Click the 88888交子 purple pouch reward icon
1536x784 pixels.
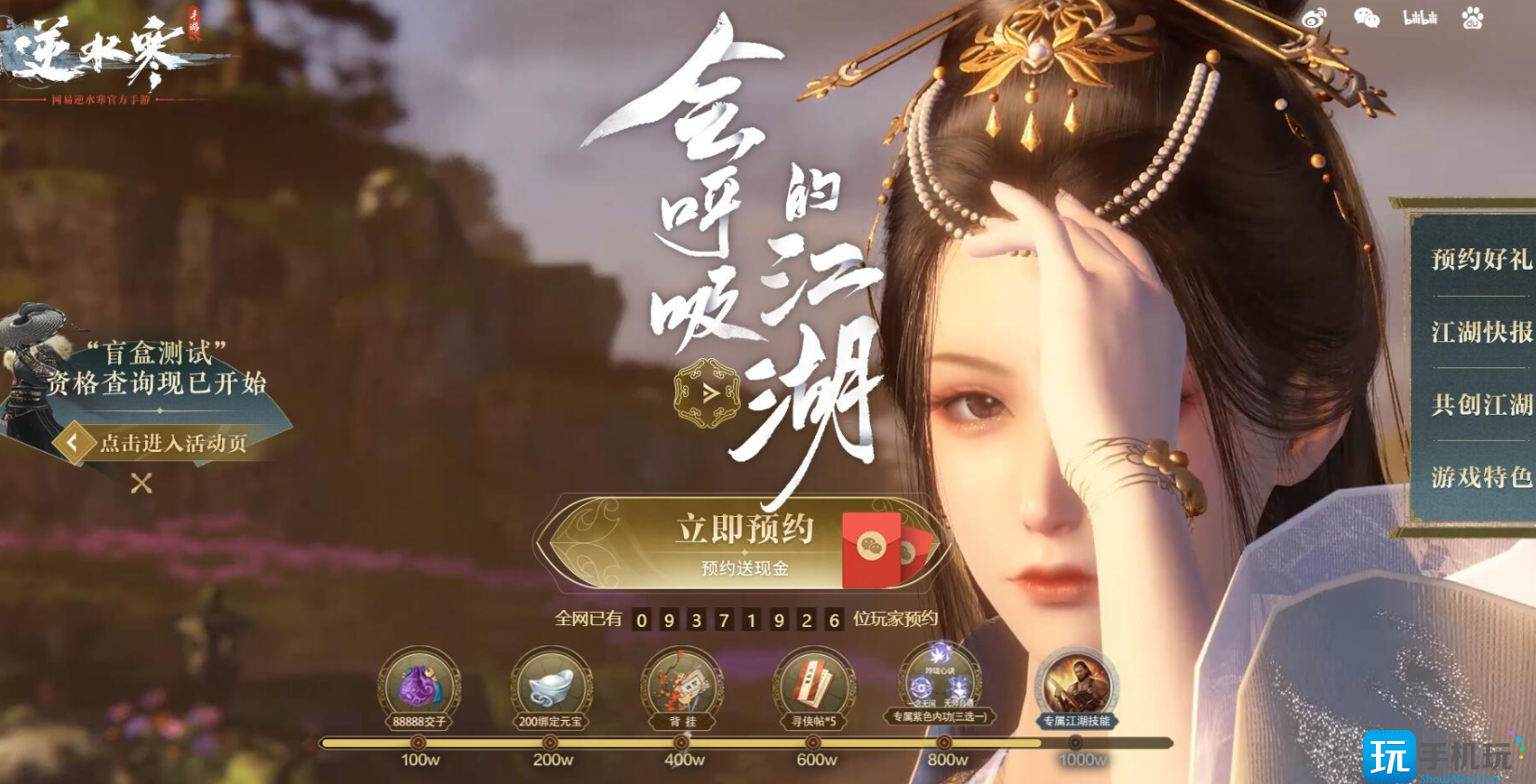pyautogui.click(x=421, y=685)
